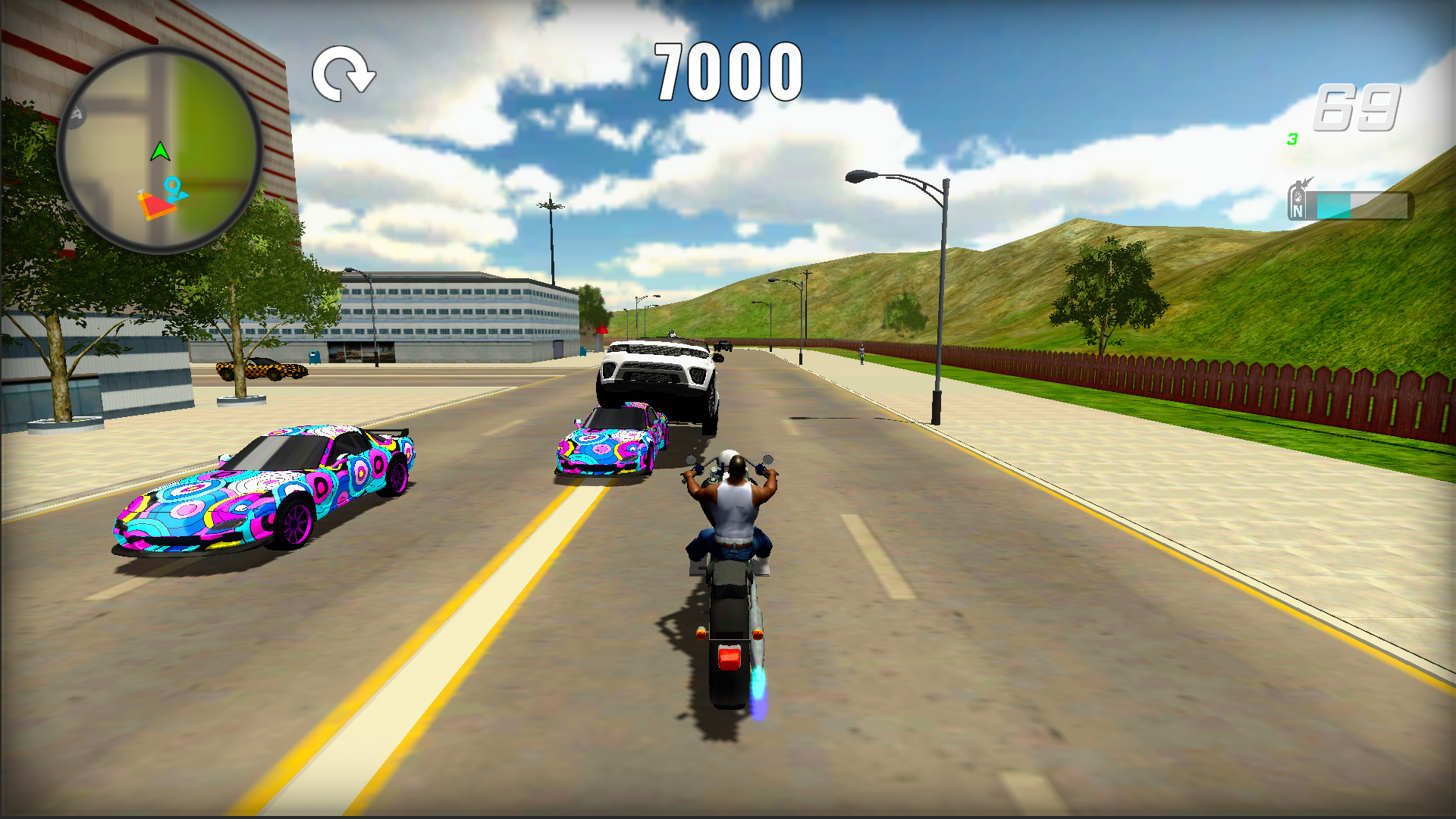Tap the nitro extinguisher icon
The height and width of the screenshot is (819, 1456).
(1297, 202)
